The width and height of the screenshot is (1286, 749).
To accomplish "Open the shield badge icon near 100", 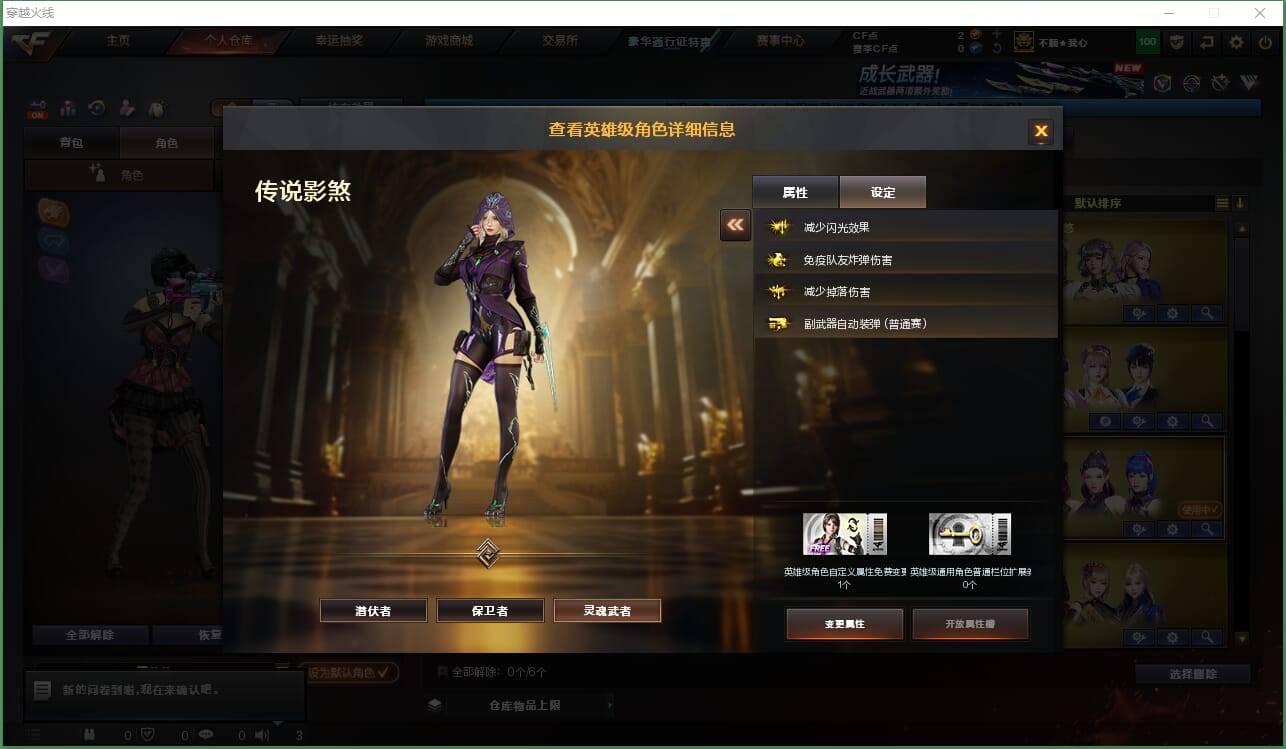I will pos(1176,42).
